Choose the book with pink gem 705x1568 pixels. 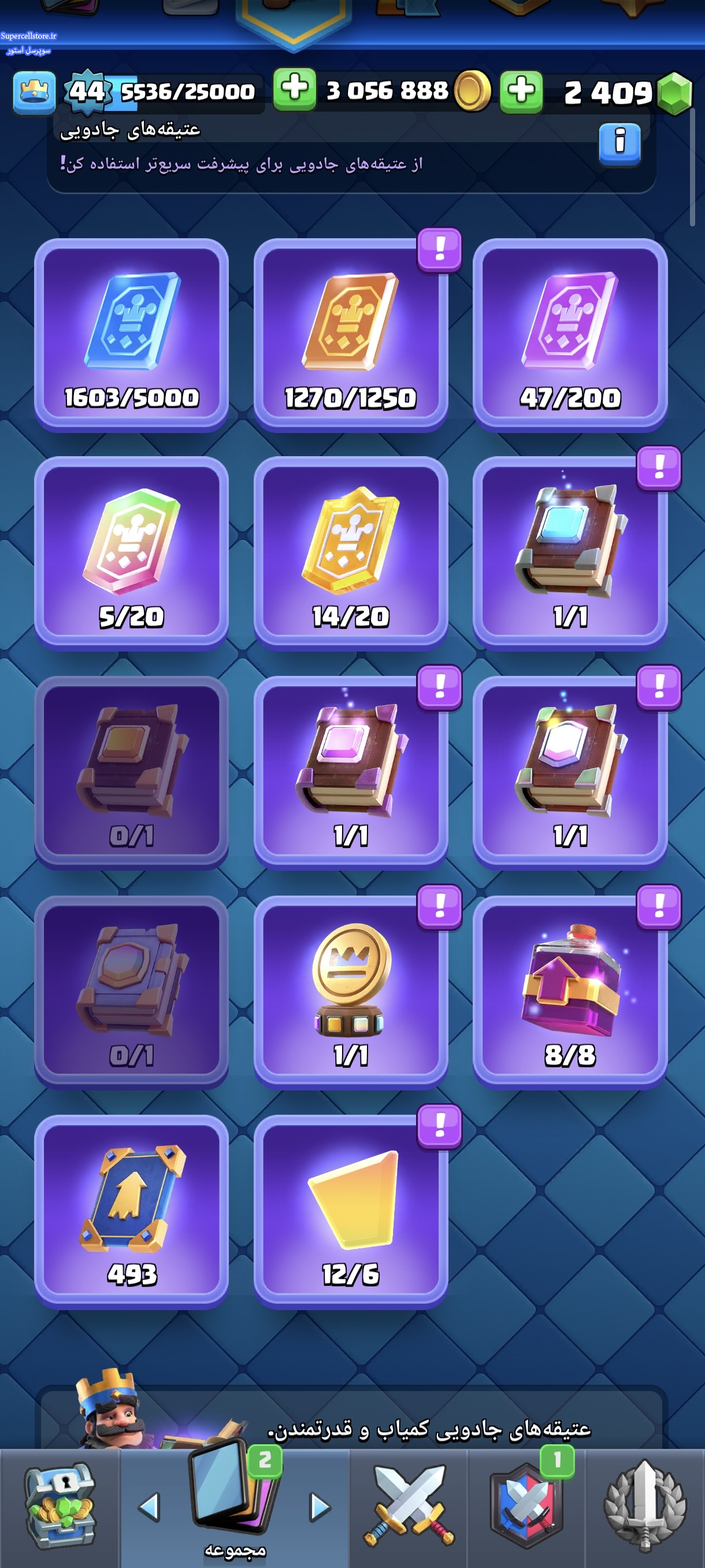pos(351,772)
